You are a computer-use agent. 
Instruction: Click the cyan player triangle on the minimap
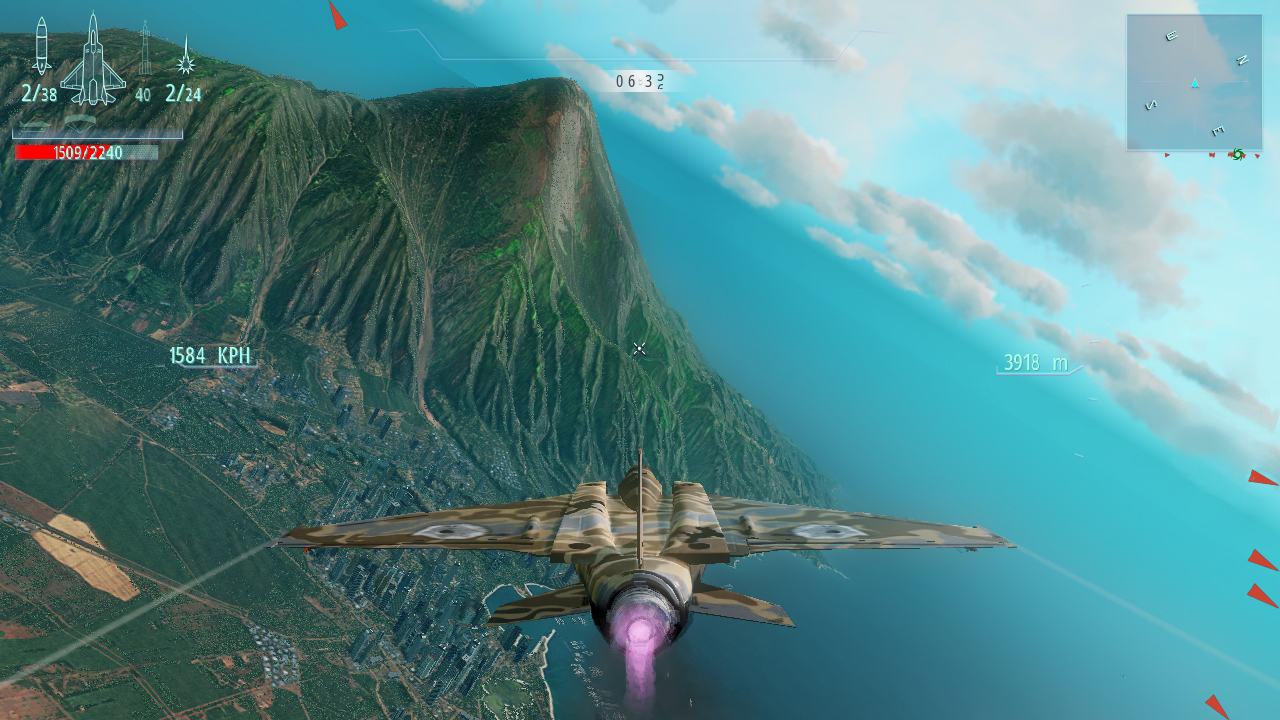coord(1195,83)
